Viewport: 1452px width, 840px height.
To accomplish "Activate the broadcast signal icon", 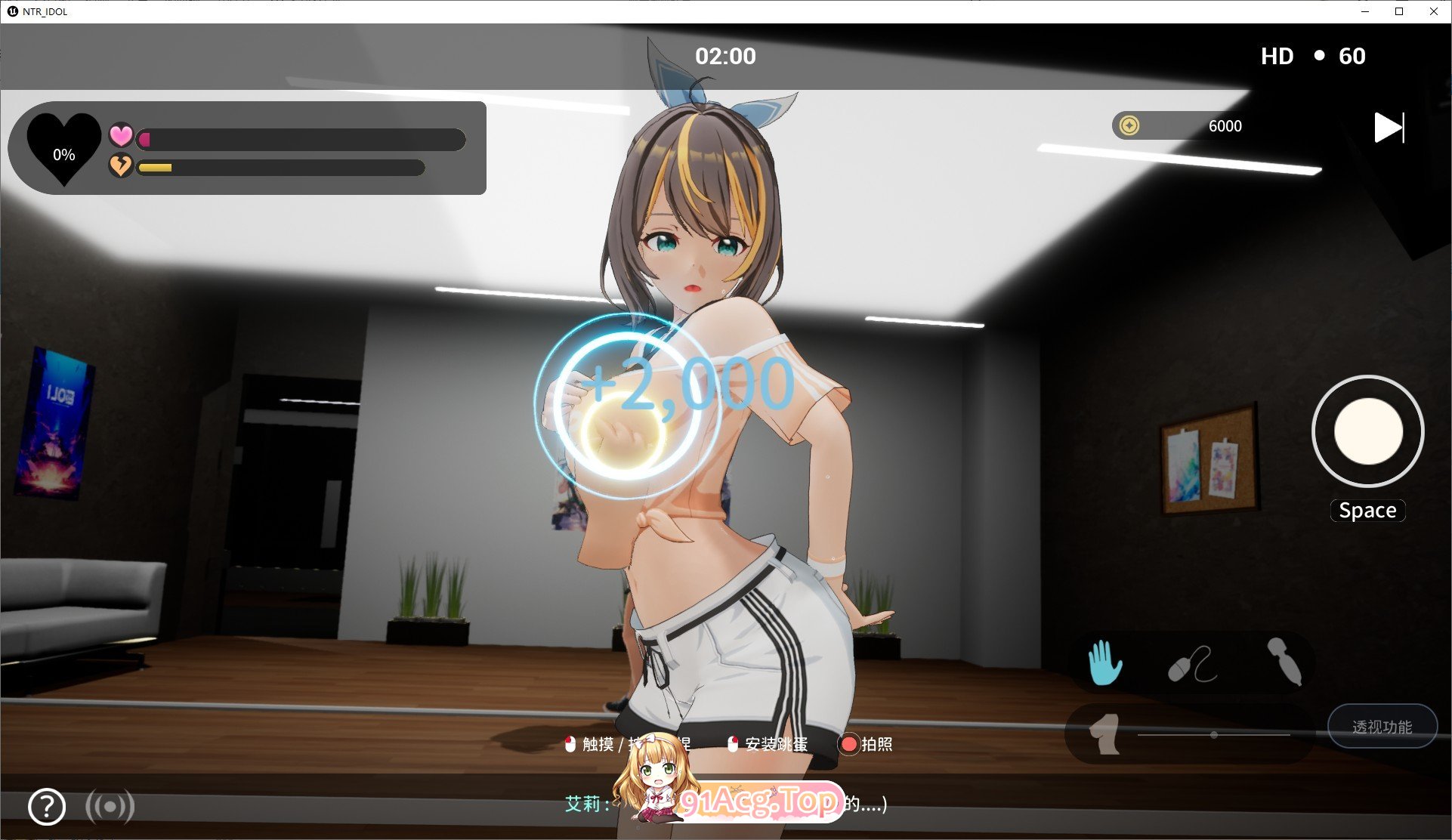I will tap(110, 807).
